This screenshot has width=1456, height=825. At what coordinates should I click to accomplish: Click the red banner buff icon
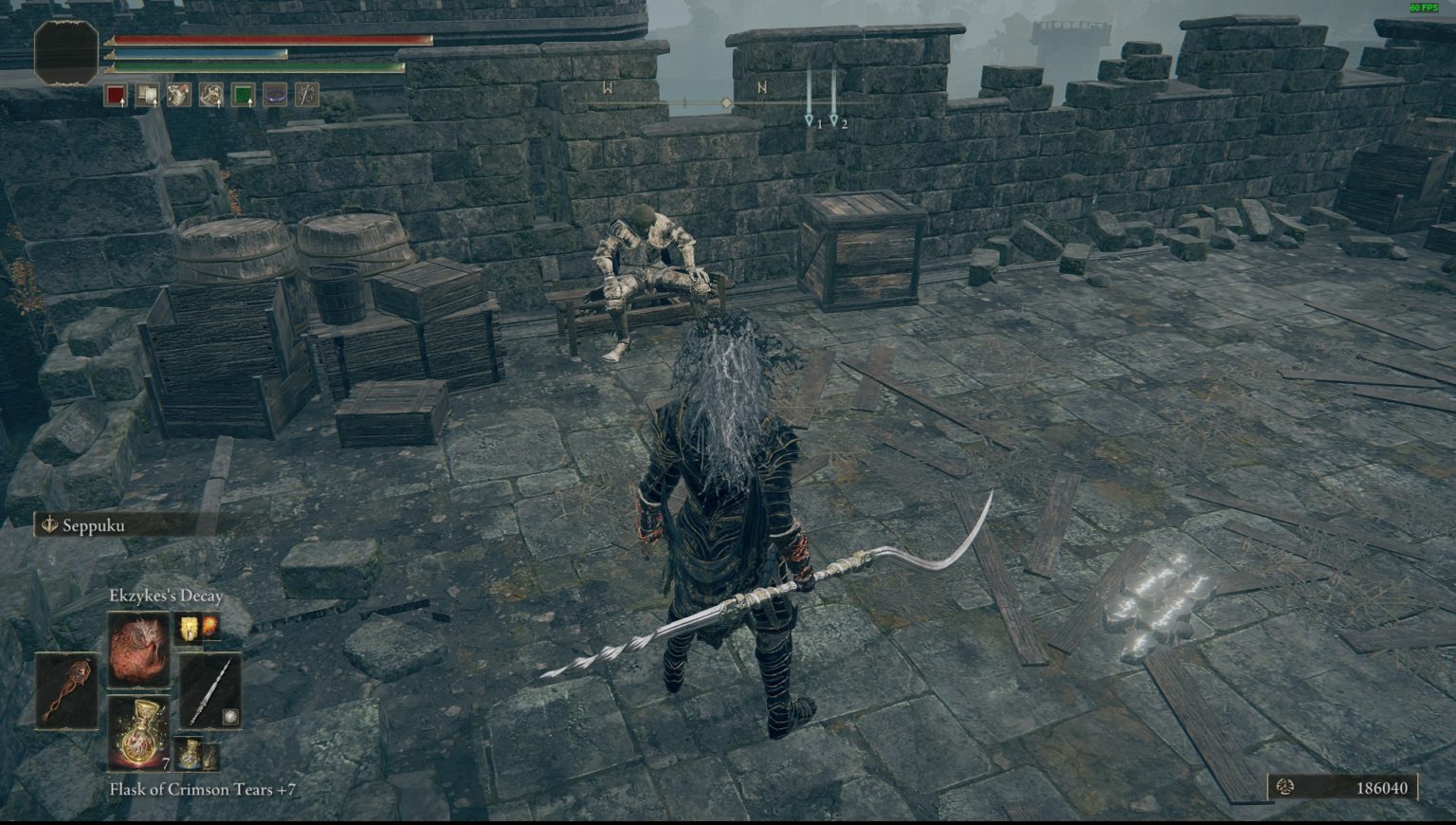pos(116,95)
